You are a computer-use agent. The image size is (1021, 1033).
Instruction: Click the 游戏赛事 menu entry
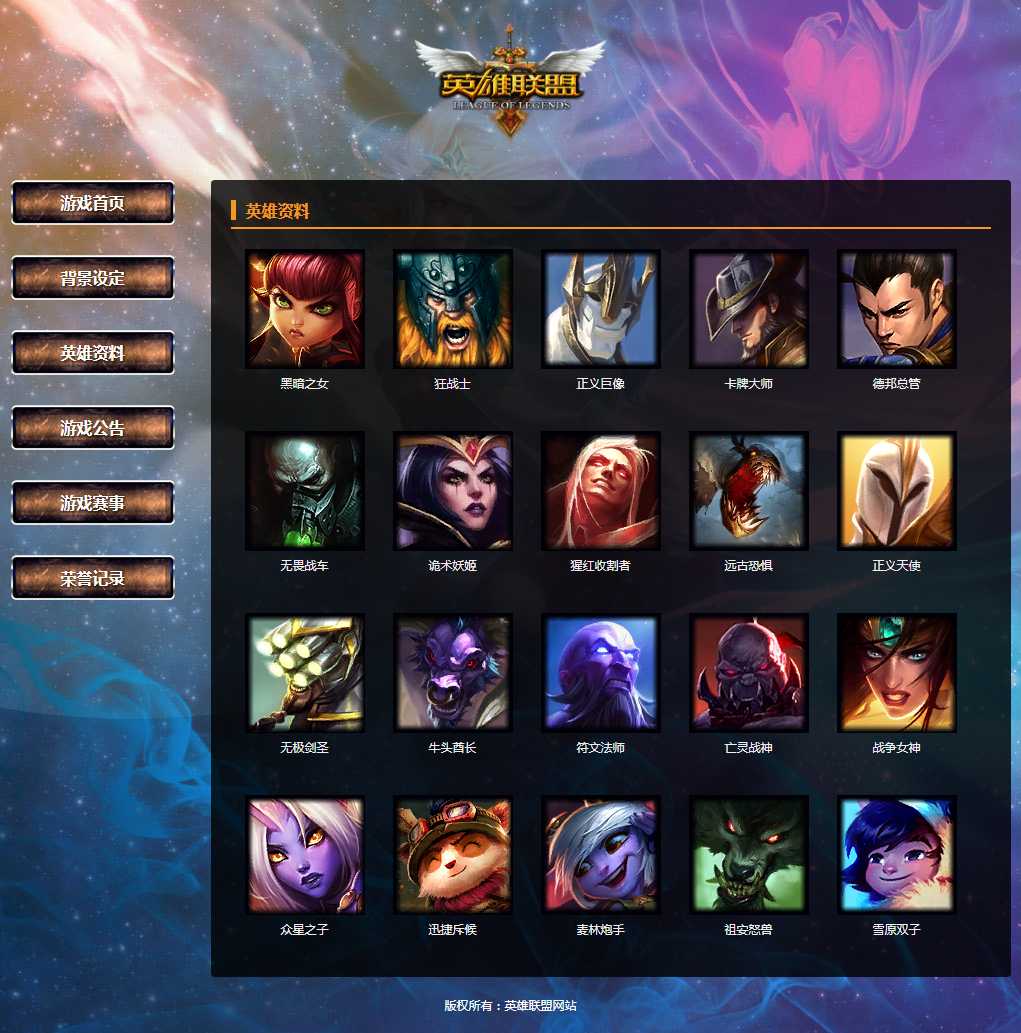93,503
